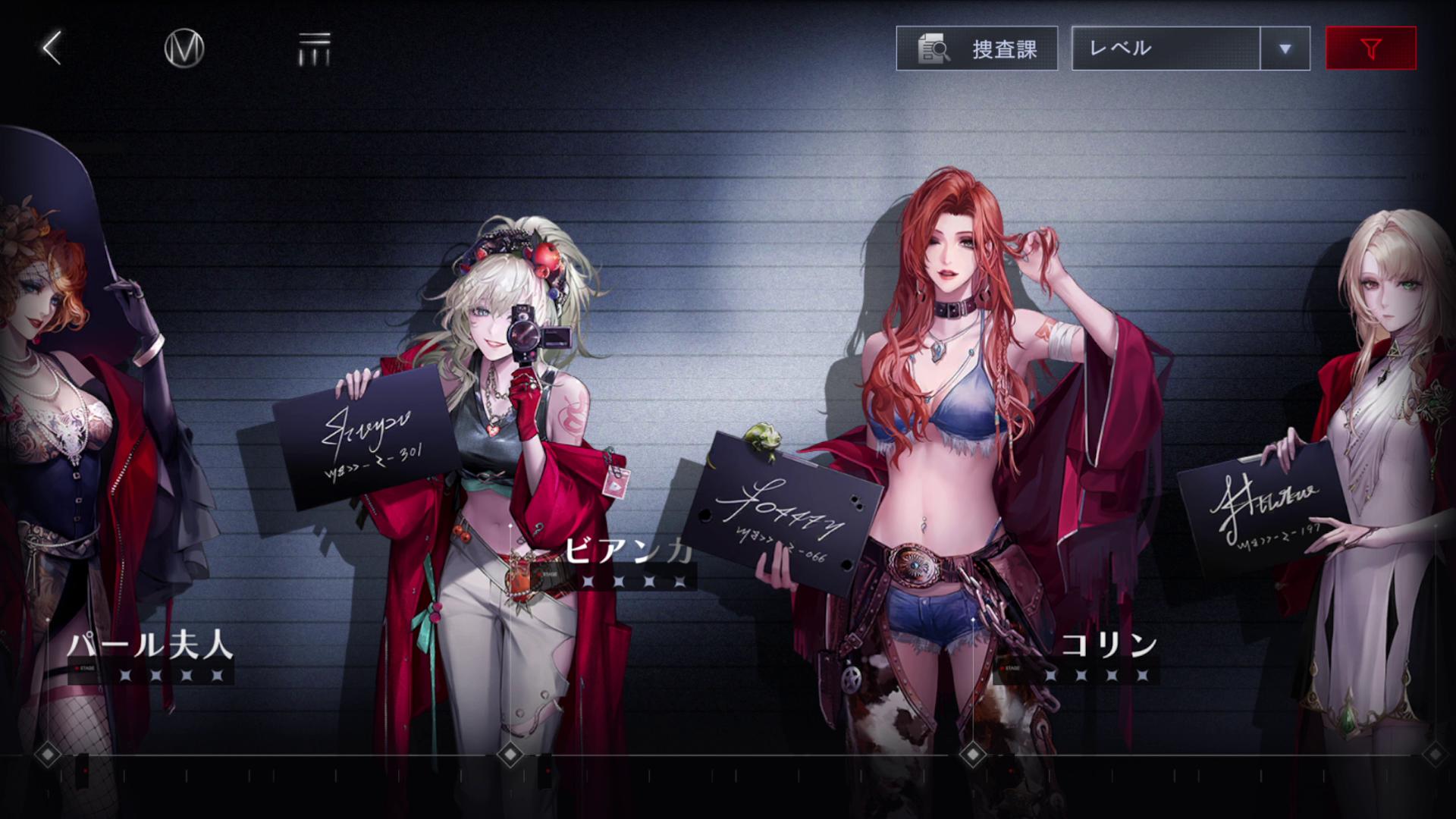This screenshot has width=1456, height=819.
Task: Click the back arrow in the top-left corner
Action: 49,47
